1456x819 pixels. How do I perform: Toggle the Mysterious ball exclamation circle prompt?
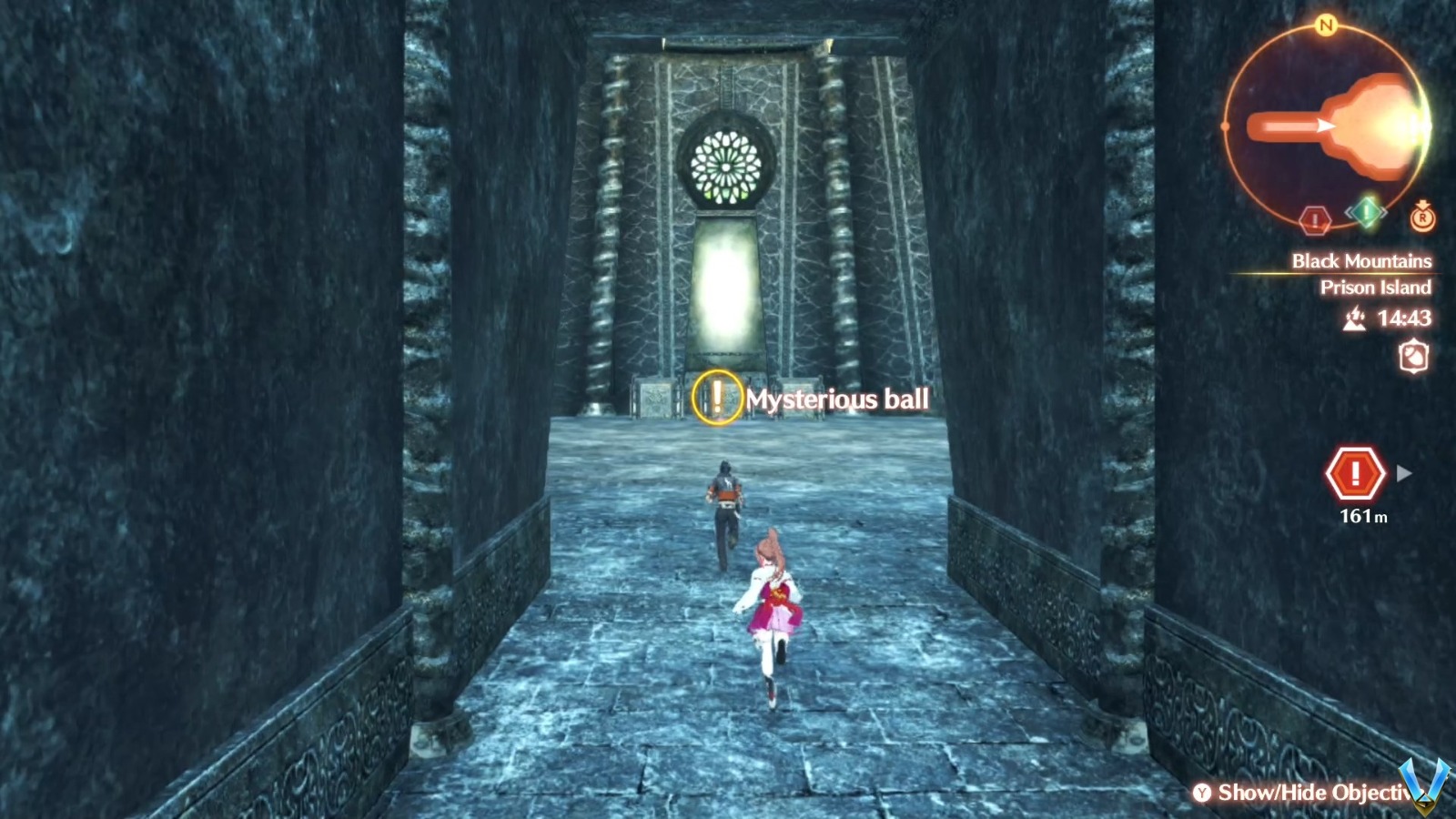[716, 399]
